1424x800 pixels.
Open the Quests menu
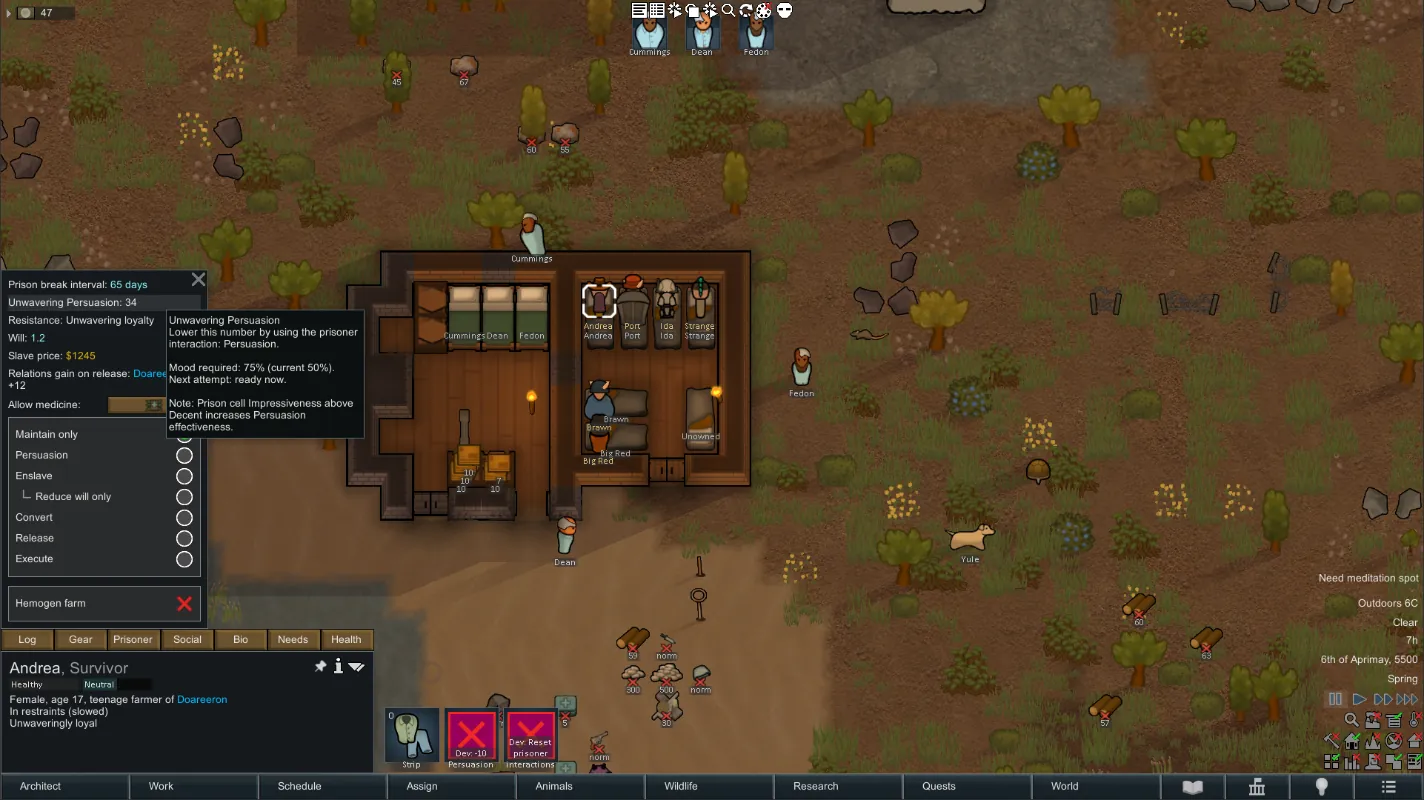point(938,786)
